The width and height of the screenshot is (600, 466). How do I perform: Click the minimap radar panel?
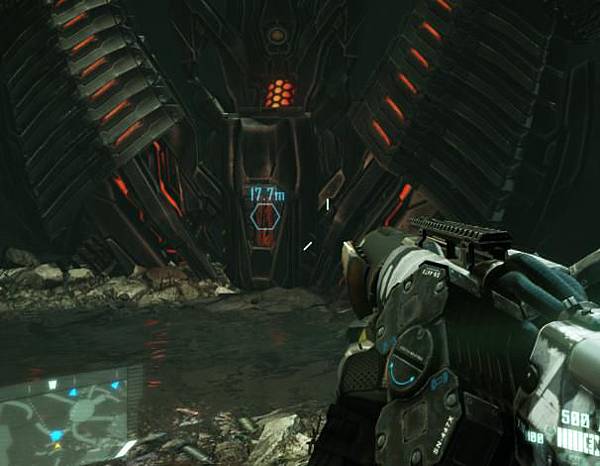(x=70, y=413)
